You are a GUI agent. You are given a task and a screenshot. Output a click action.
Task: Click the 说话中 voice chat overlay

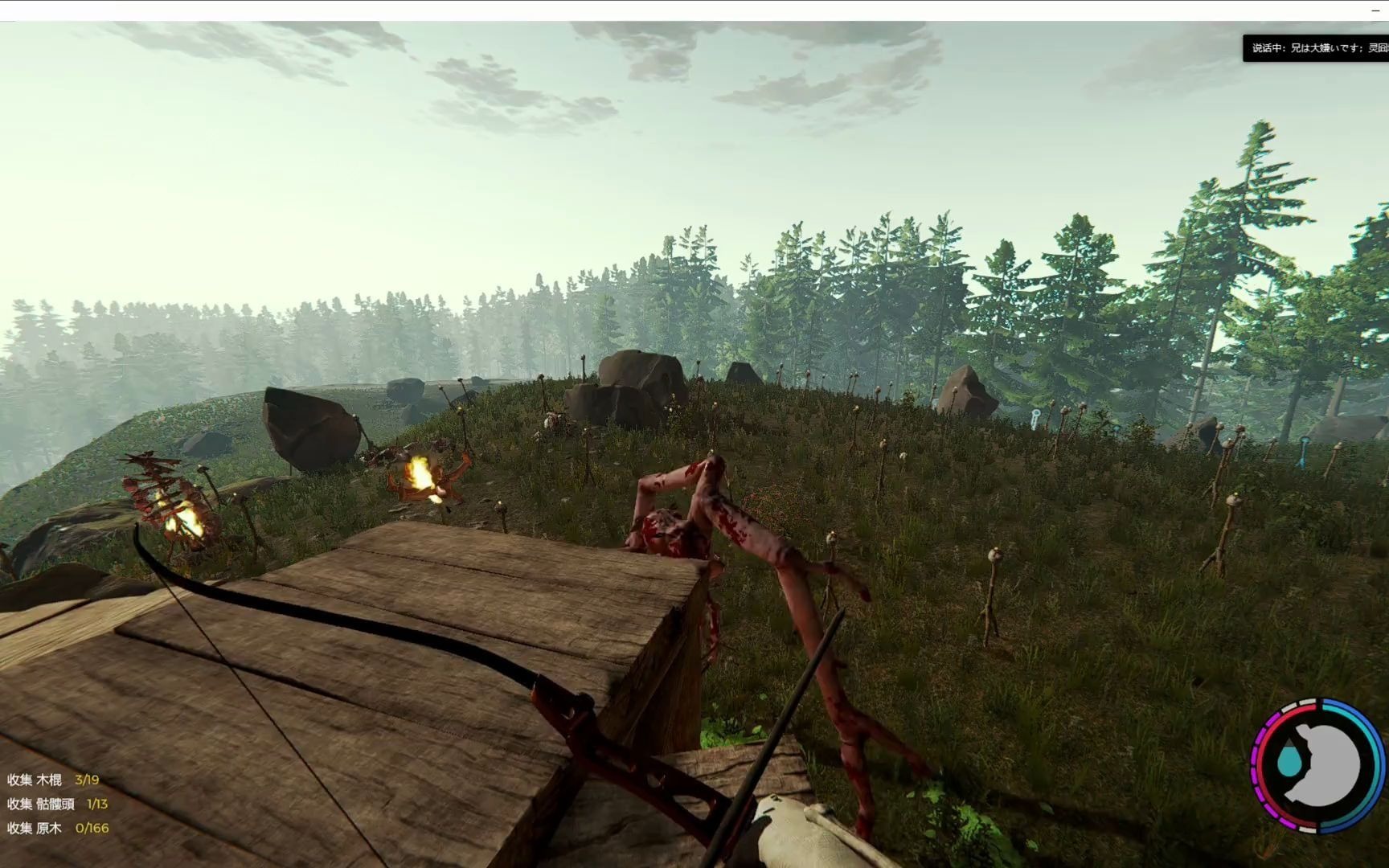point(1316,48)
